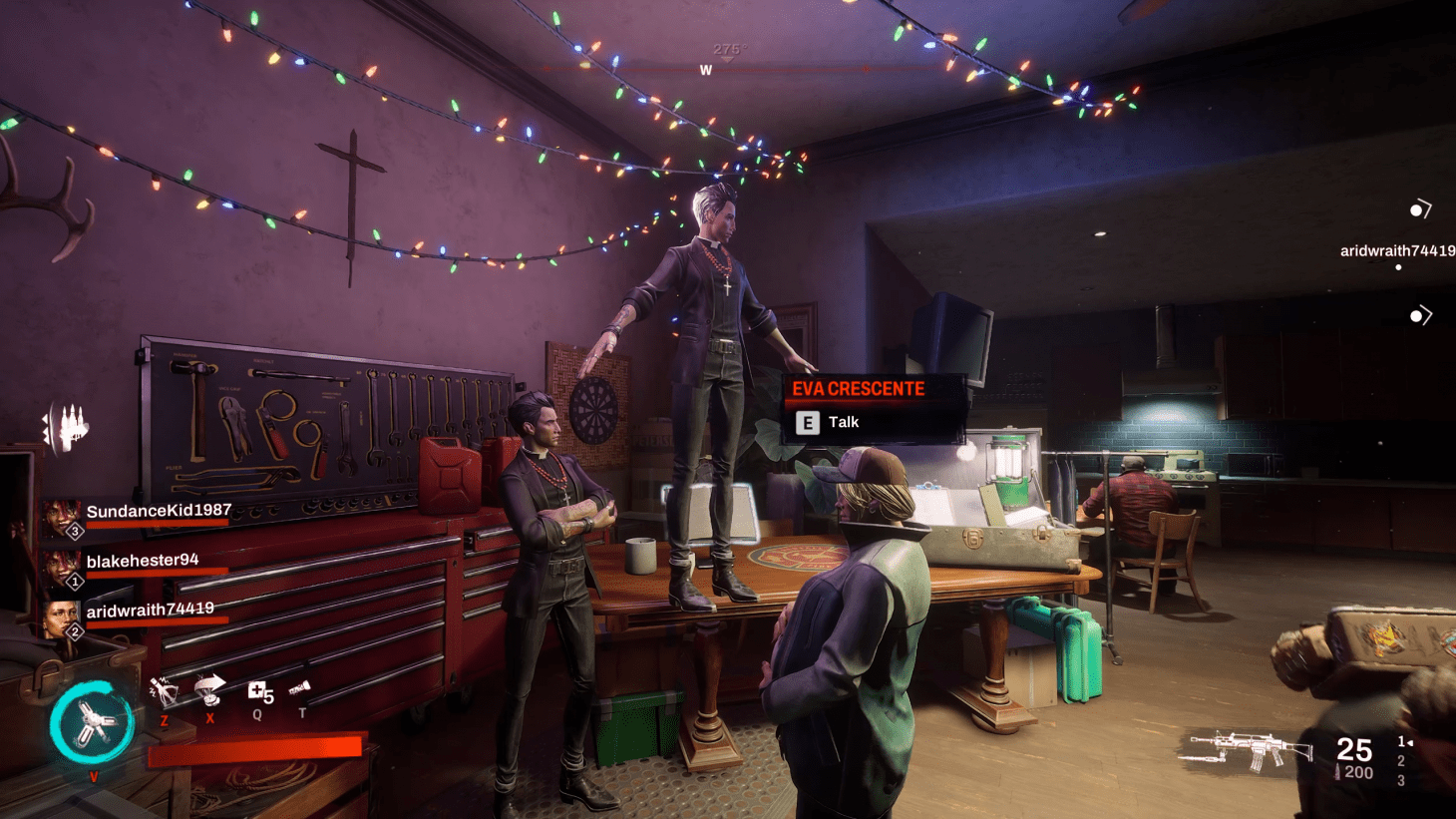
Task: Click the white candles indicator icon
Action: [66, 429]
